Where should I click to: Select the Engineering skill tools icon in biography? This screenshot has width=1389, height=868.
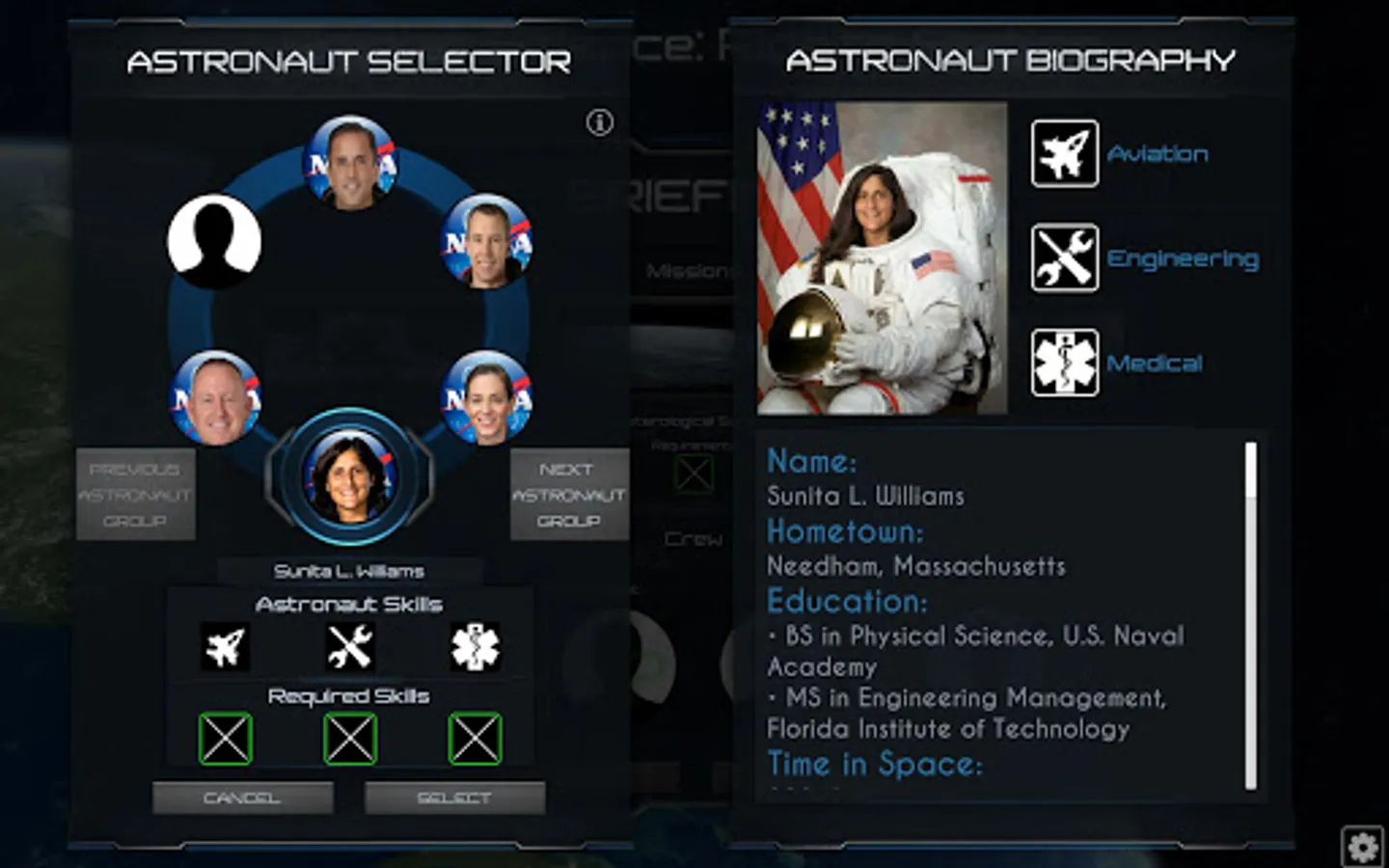[1064, 258]
